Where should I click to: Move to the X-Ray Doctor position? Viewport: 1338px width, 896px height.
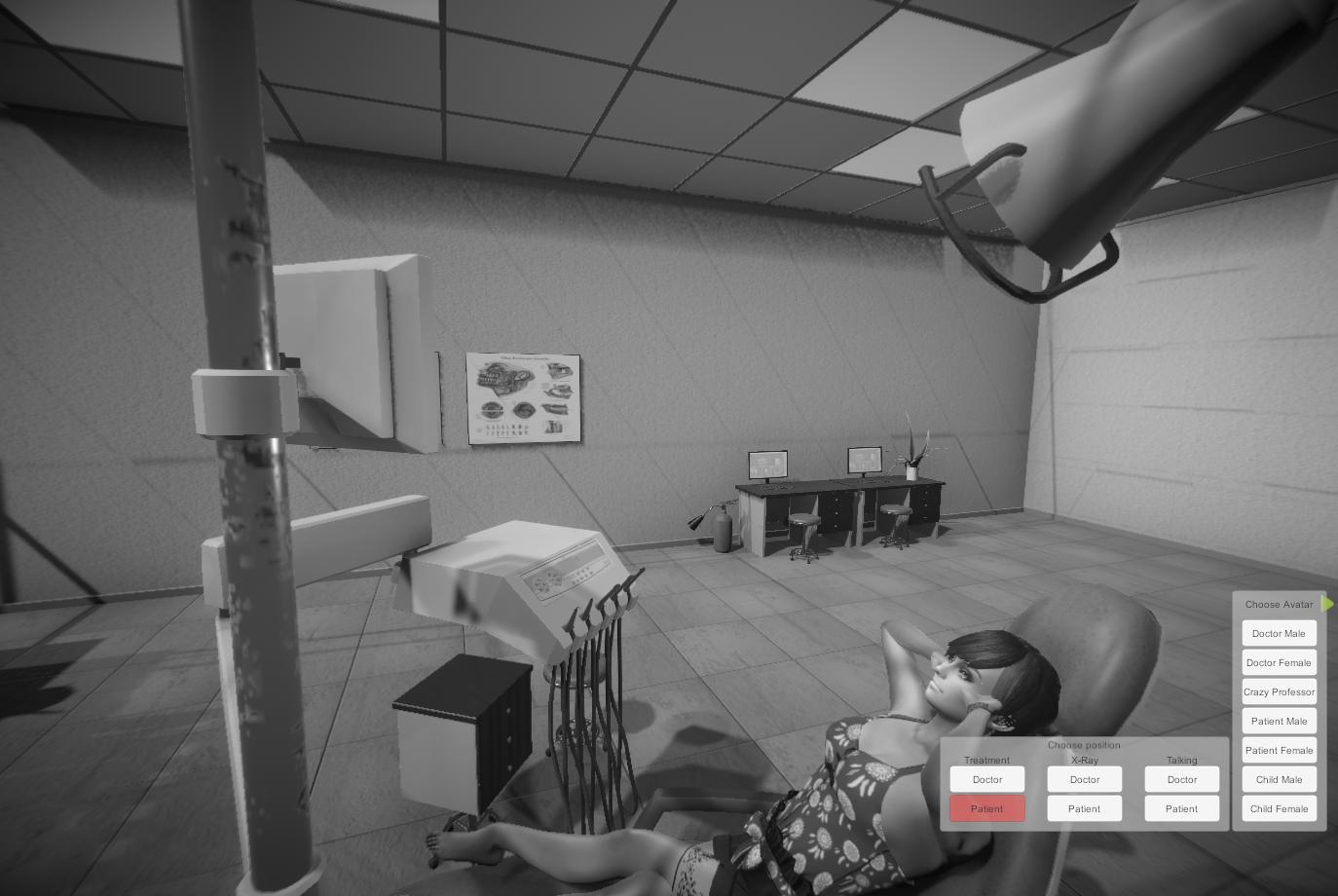click(x=1085, y=779)
